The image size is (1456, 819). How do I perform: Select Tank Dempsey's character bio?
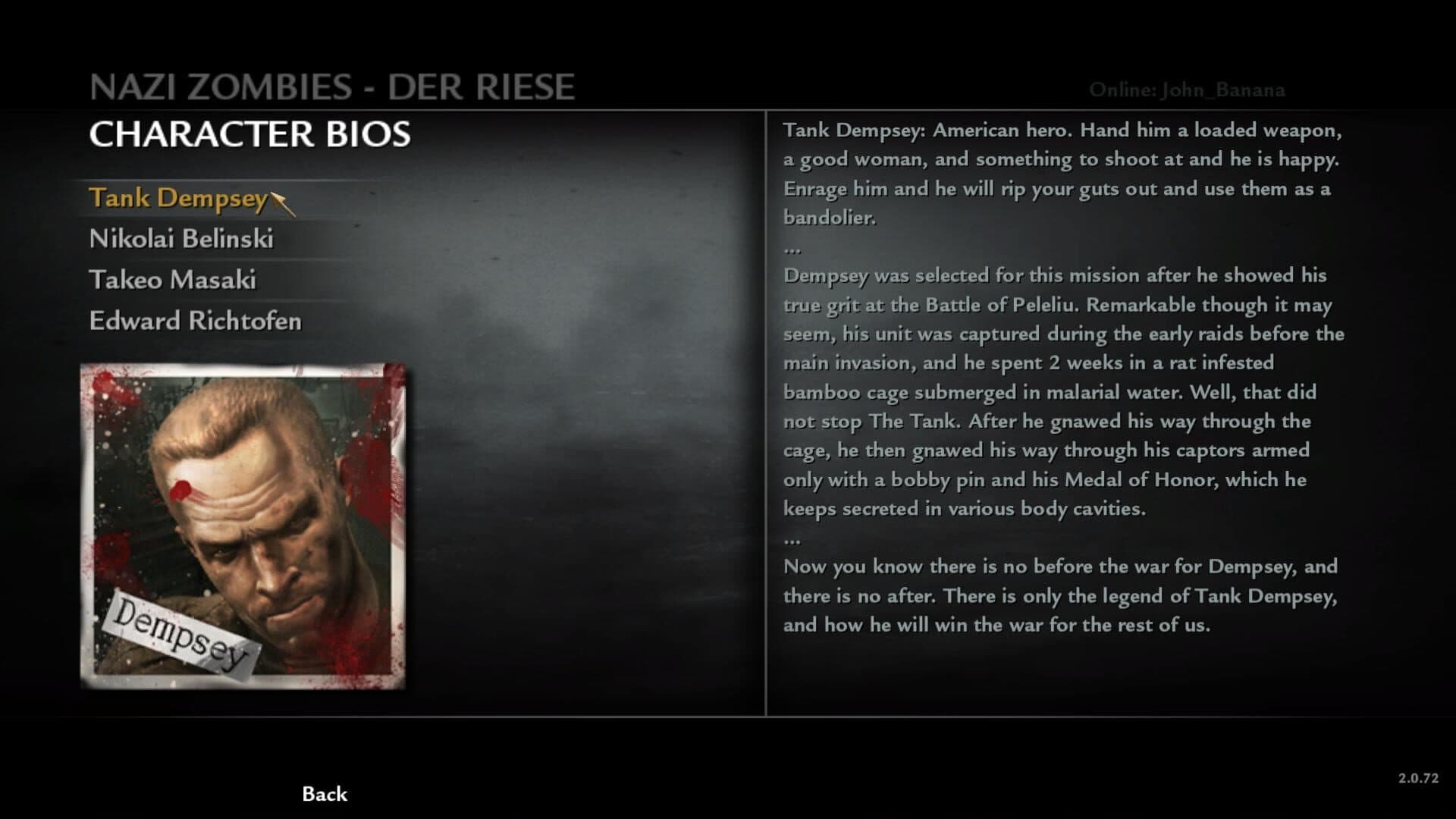tap(177, 199)
